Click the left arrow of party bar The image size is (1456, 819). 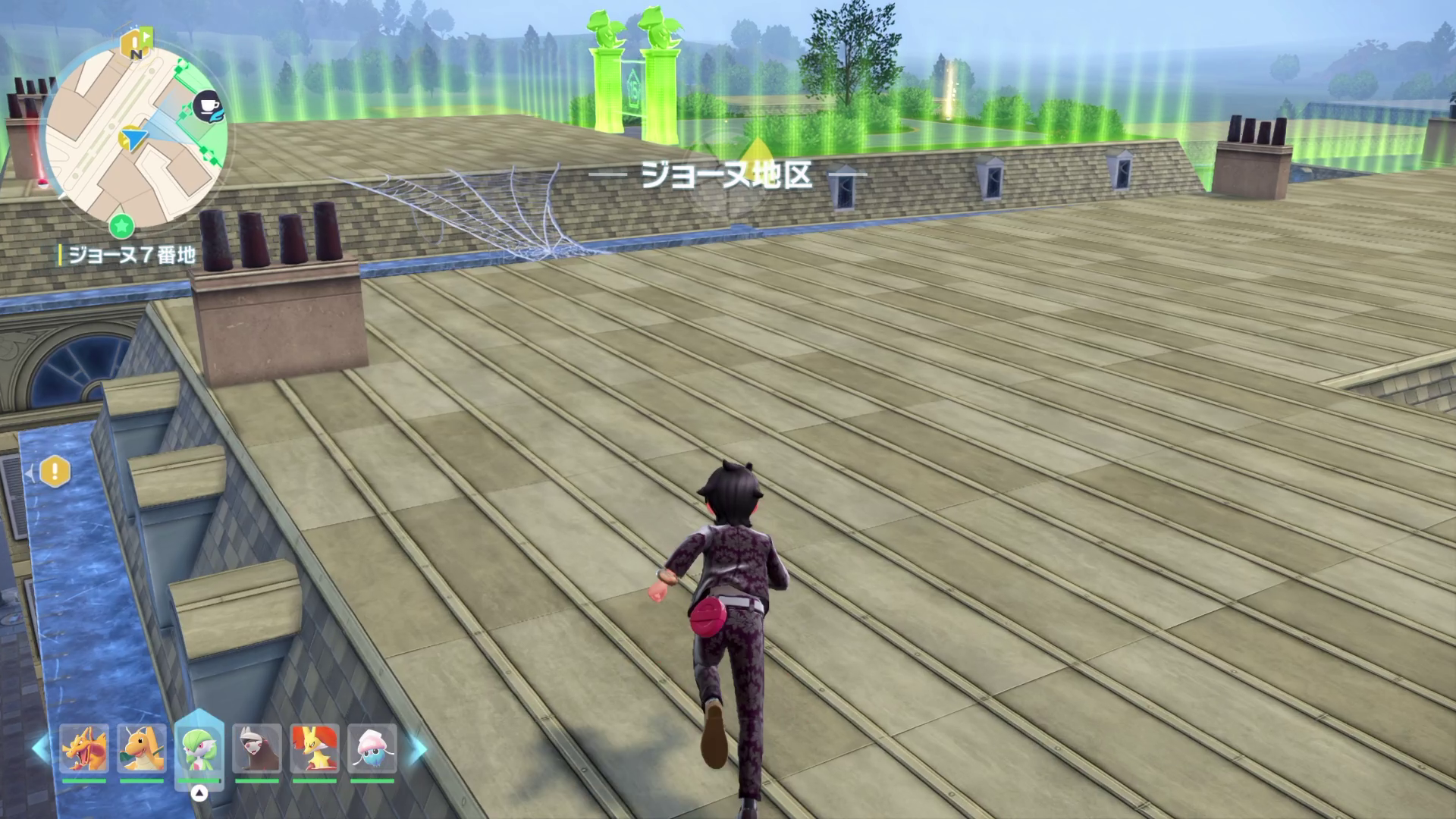39,749
